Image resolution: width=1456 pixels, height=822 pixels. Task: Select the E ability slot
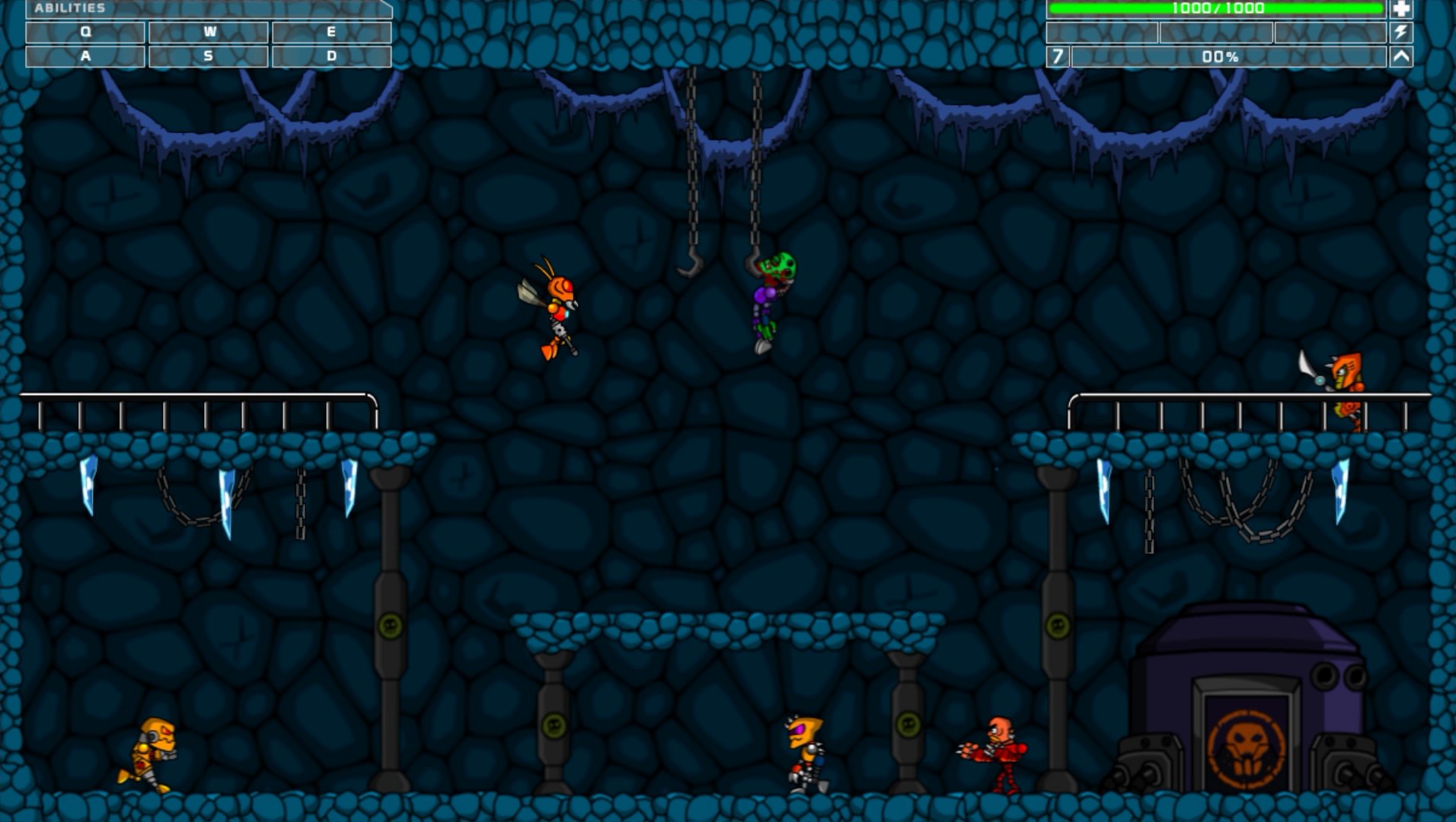pos(332,33)
